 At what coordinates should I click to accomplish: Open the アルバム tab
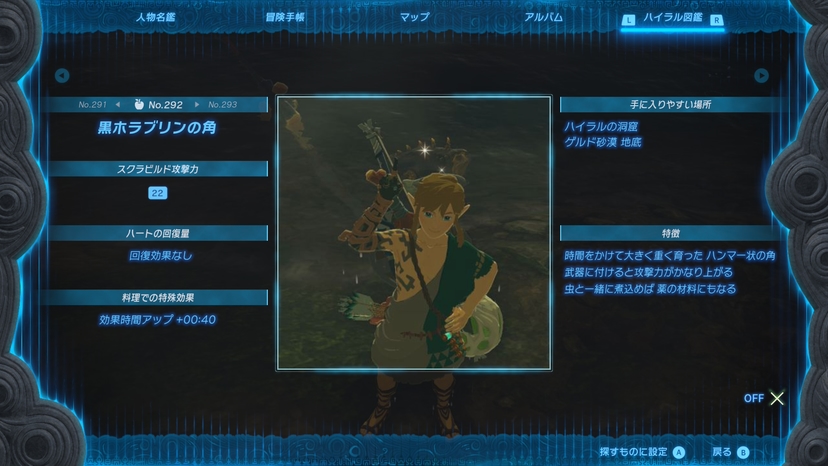pos(543,17)
